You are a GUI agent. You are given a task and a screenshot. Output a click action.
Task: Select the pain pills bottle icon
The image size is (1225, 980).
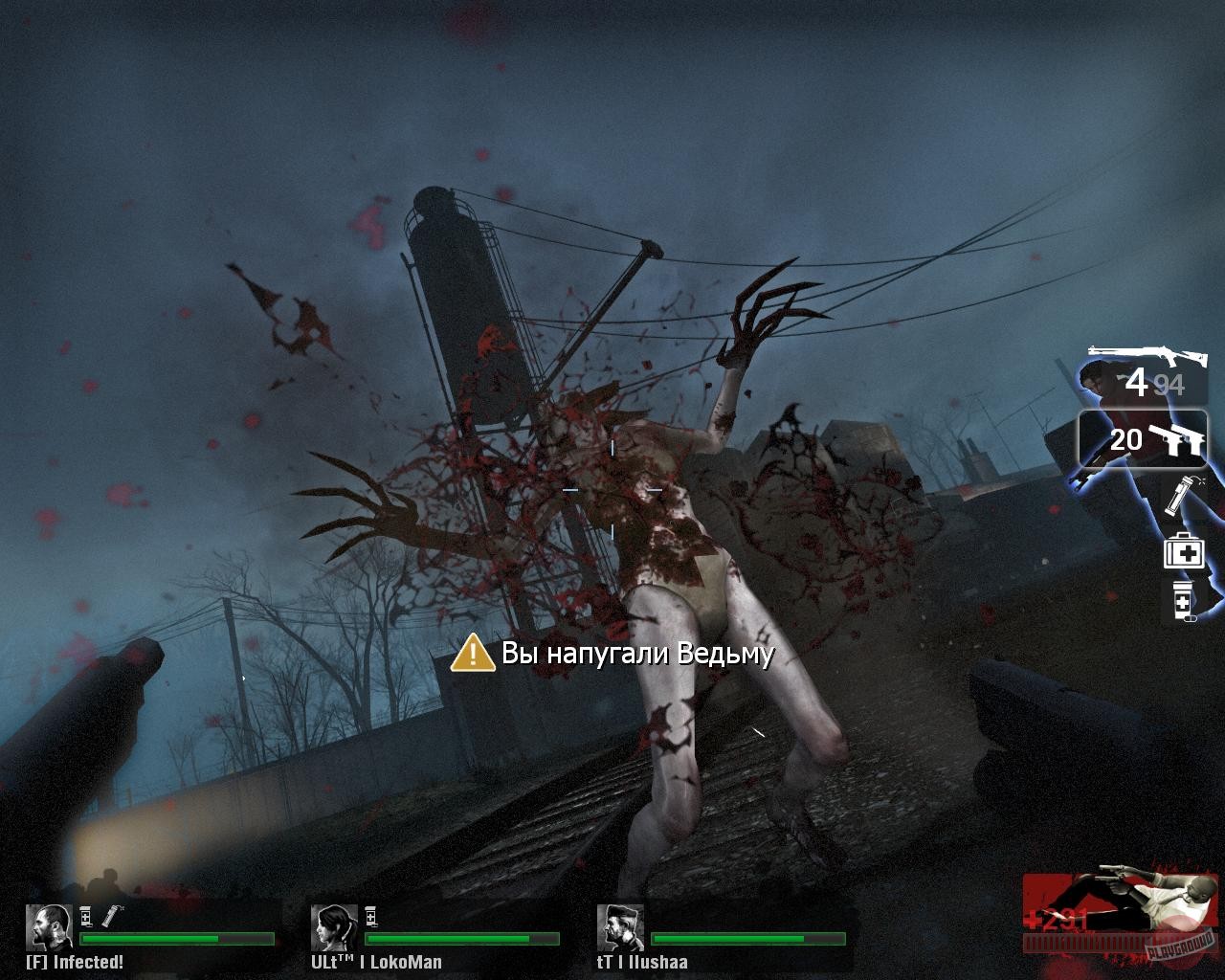pos(1183,603)
